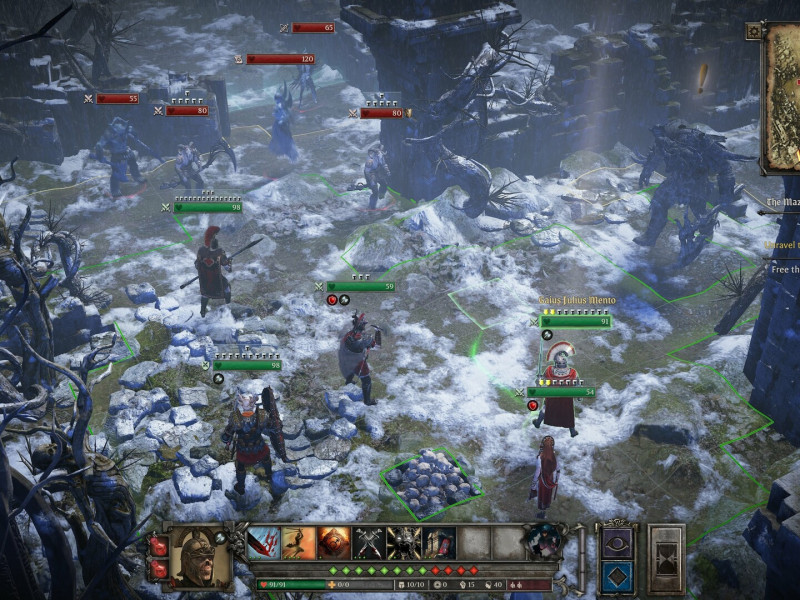Viewport: 800px width, 600px height.
Task: Open the gear settings beside the minimap
Action: pos(753,31)
